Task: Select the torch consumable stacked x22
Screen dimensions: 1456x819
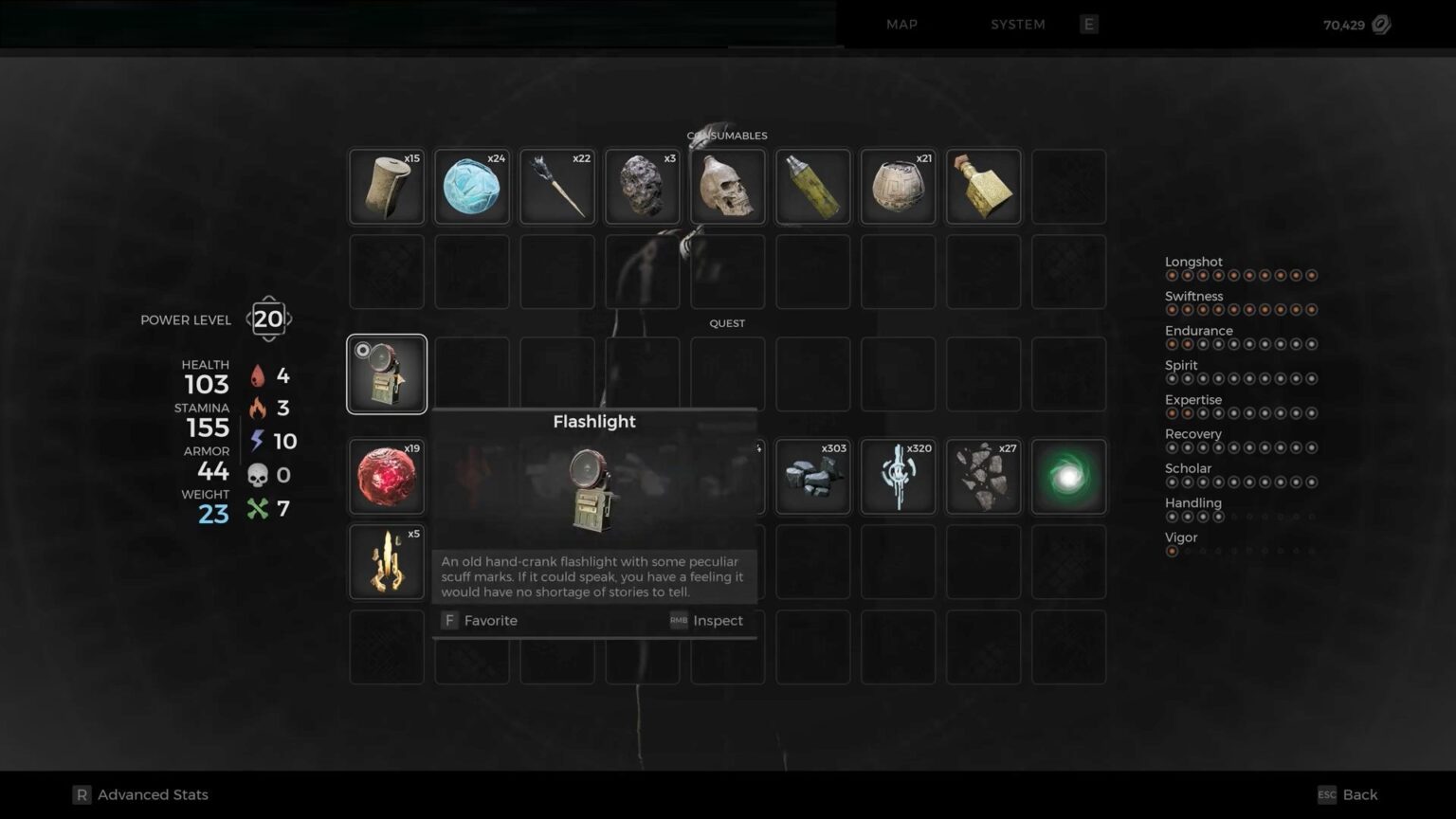Action: 556,186
